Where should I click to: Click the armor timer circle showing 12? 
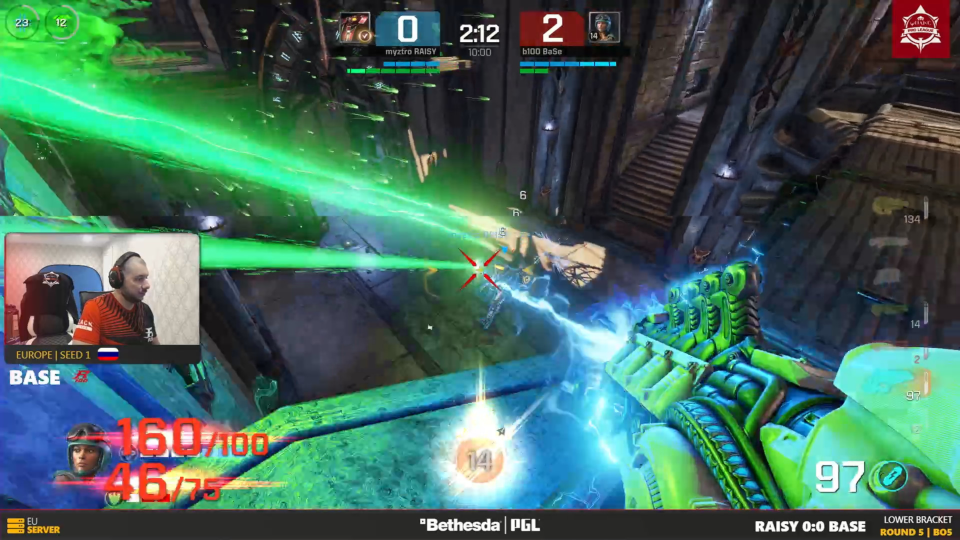tap(61, 21)
